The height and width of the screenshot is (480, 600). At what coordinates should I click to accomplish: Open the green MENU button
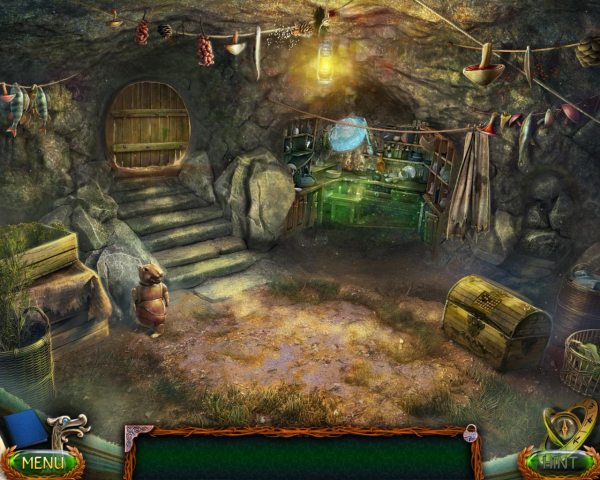coord(42,463)
